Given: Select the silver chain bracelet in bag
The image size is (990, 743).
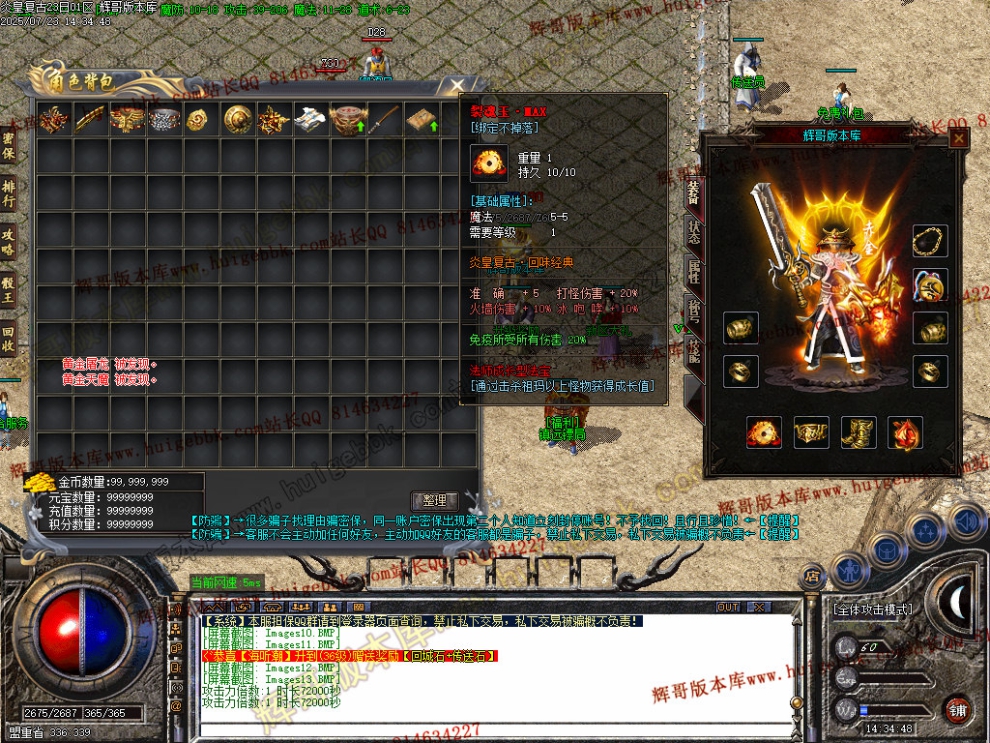Looking at the screenshot, I should pos(165,120).
